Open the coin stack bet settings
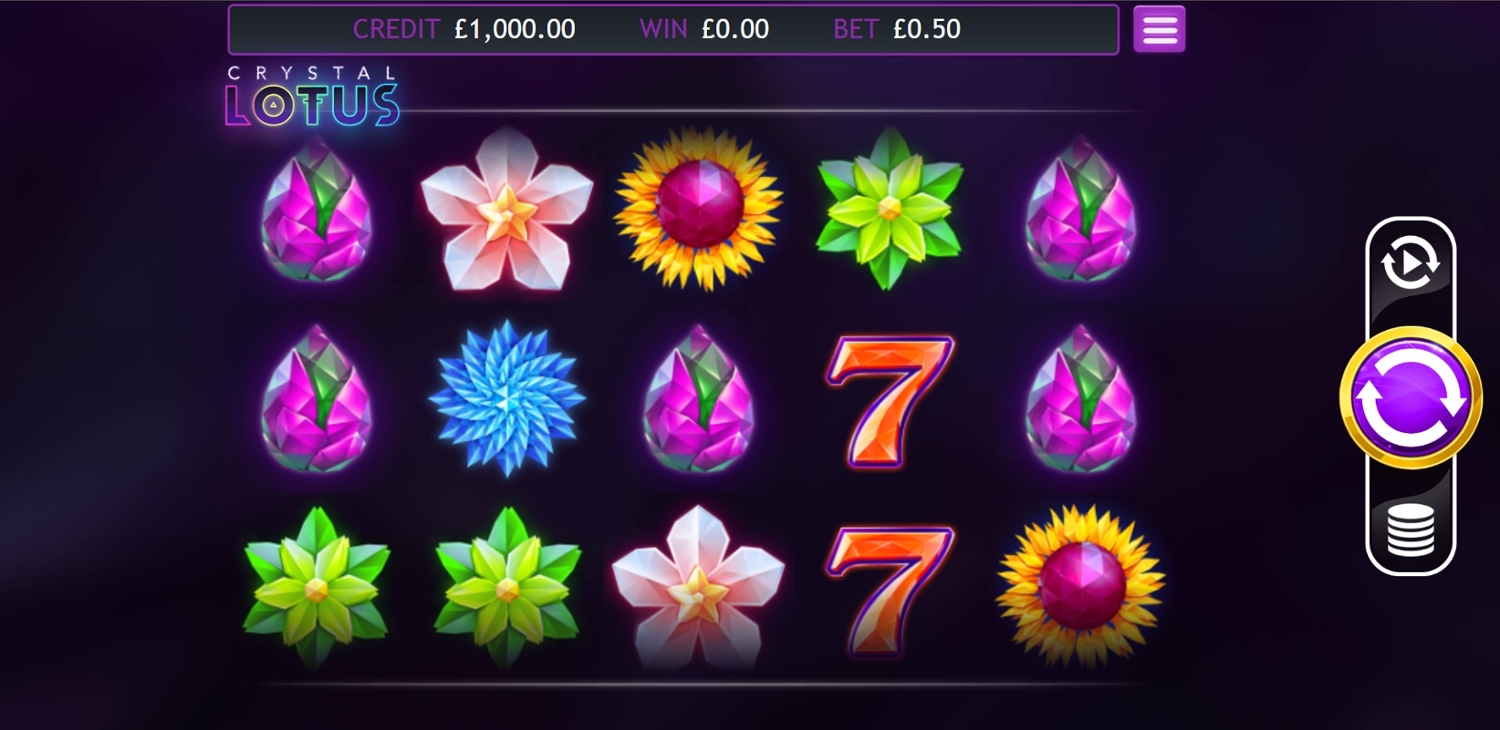This screenshot has height=730, width=1500. tap(1410, 530)
